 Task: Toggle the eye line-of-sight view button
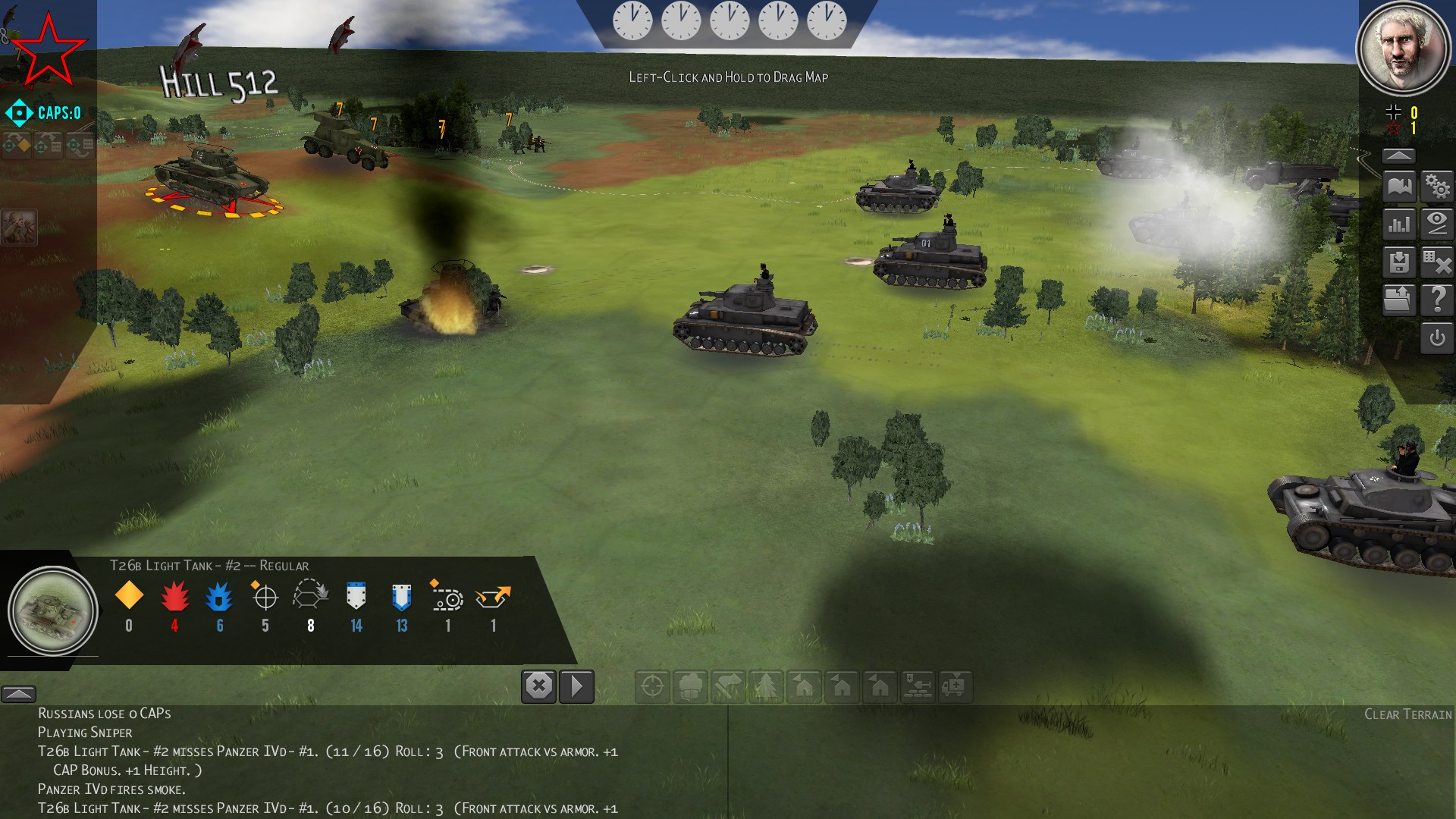(x=1437, y=224)
